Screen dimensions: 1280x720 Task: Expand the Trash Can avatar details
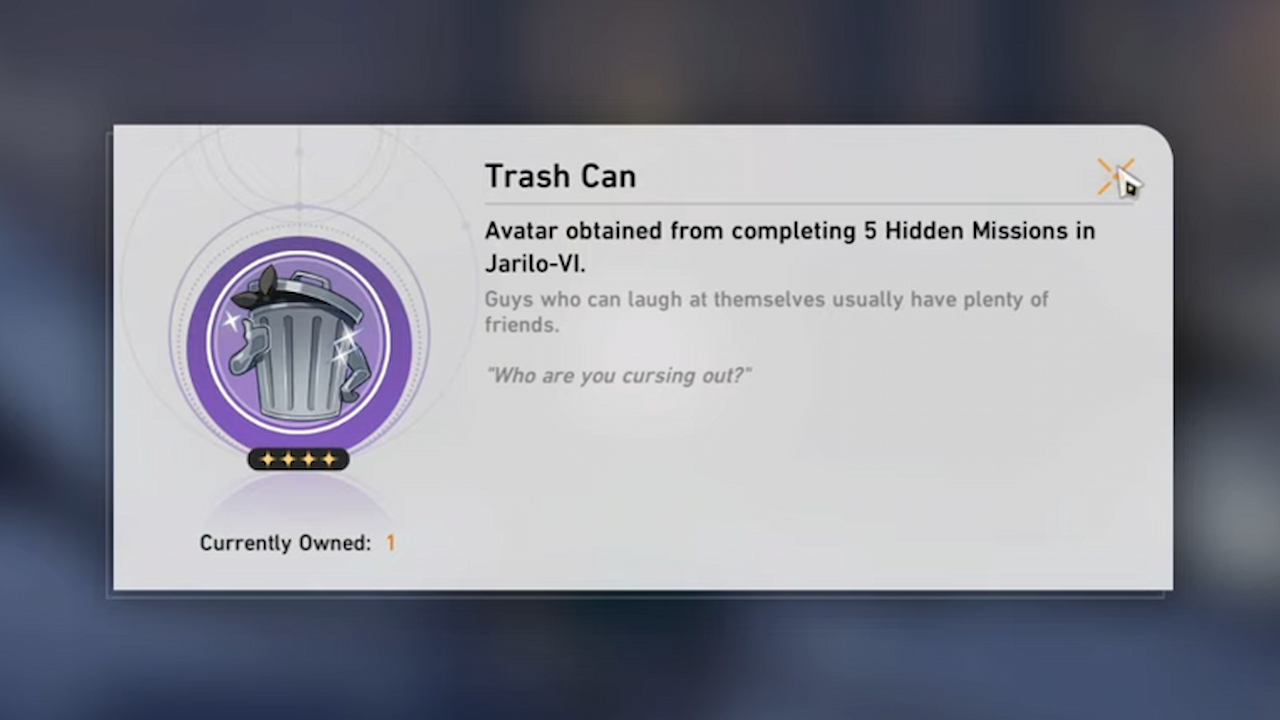[x=560, y=176]
